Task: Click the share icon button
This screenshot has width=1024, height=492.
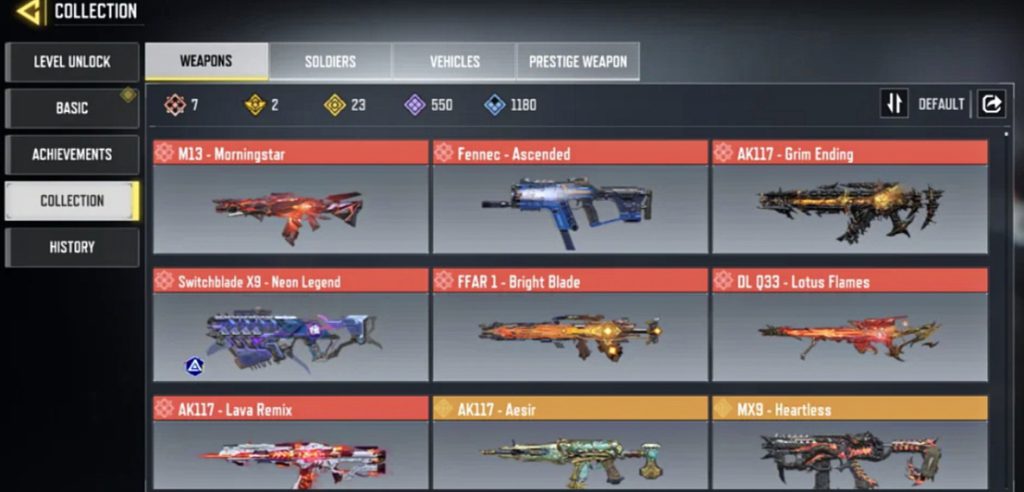Action: point(991,104)
